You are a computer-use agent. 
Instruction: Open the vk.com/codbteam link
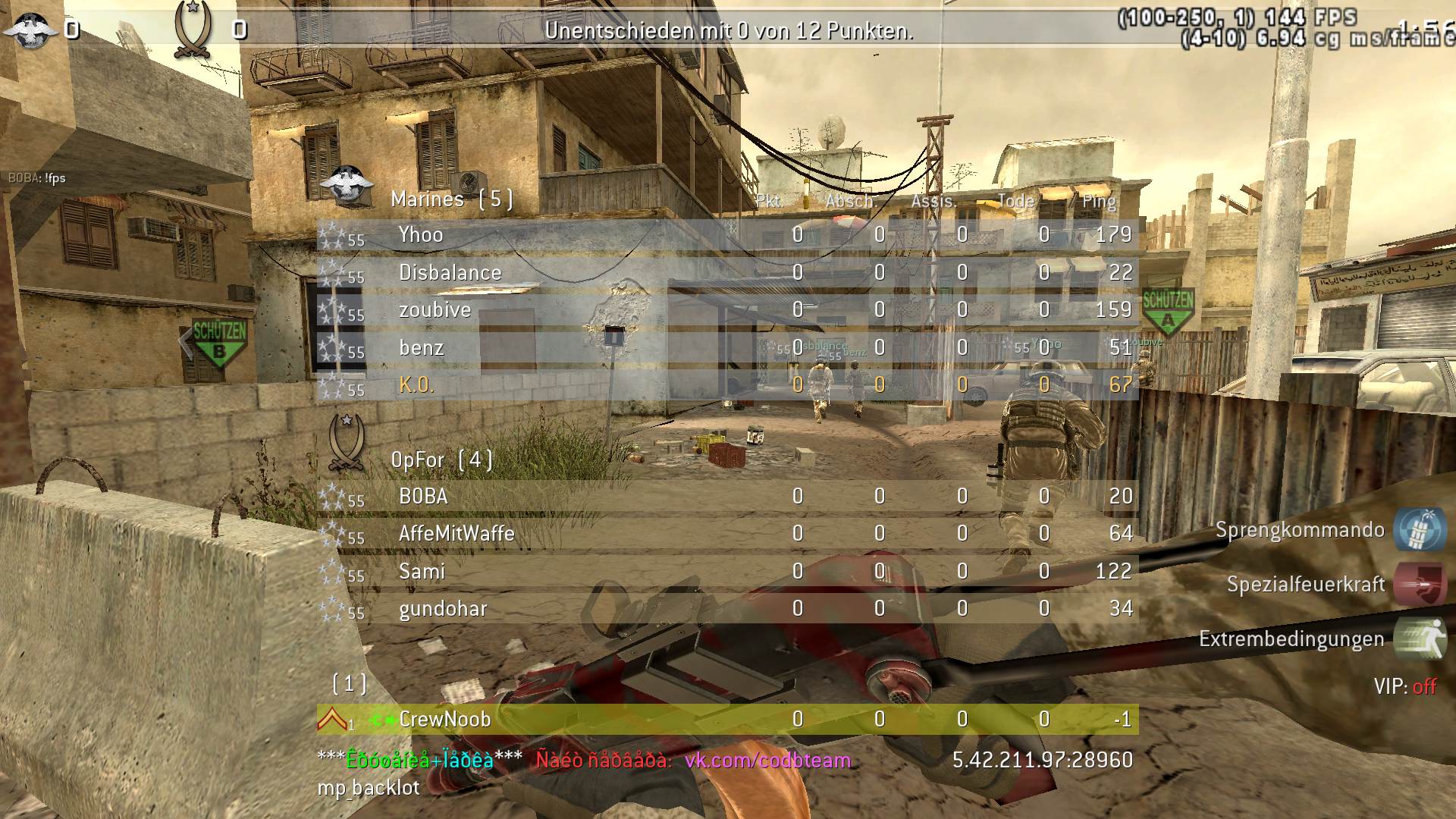tap(767, 760)
